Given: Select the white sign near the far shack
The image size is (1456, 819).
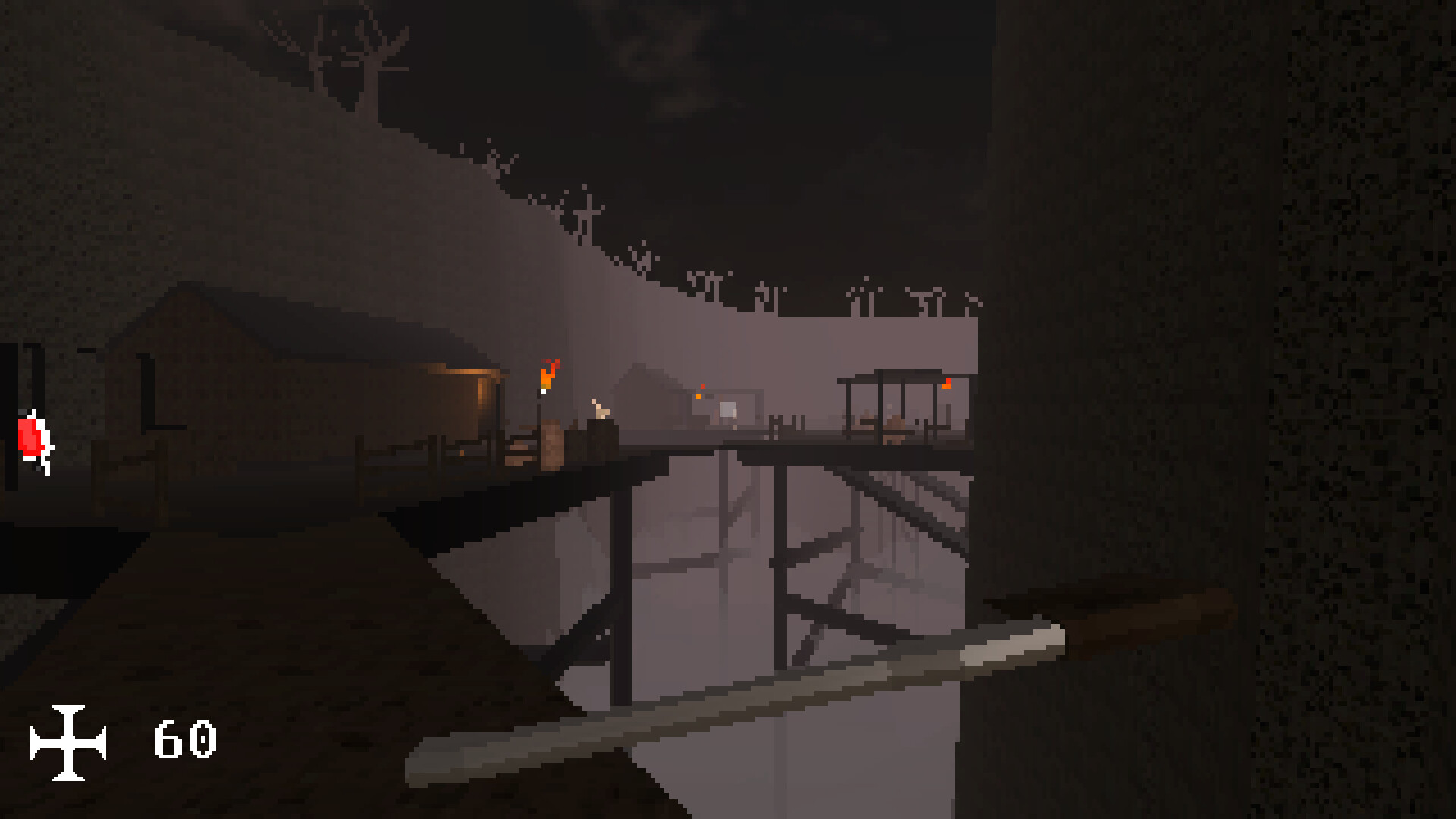Looking at the screenshot, I should point(730,407).
